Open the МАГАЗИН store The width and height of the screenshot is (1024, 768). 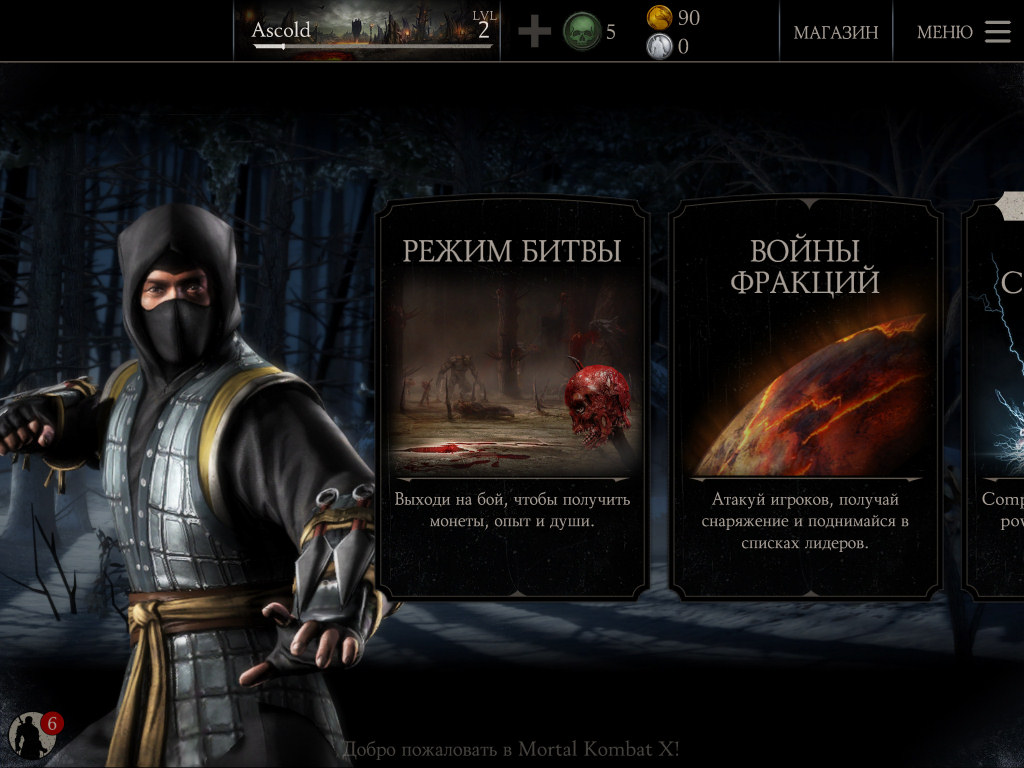point(835,32)
